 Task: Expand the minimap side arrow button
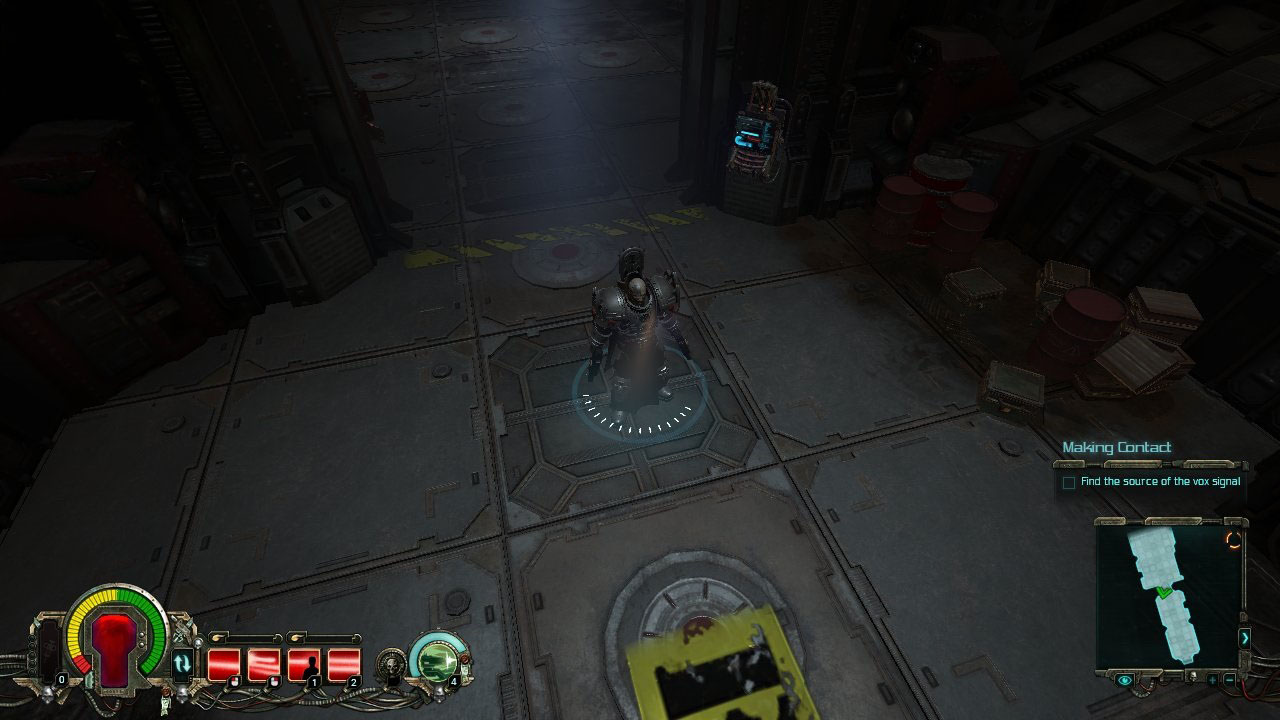pyautogui.click(x=1244, y=637)
